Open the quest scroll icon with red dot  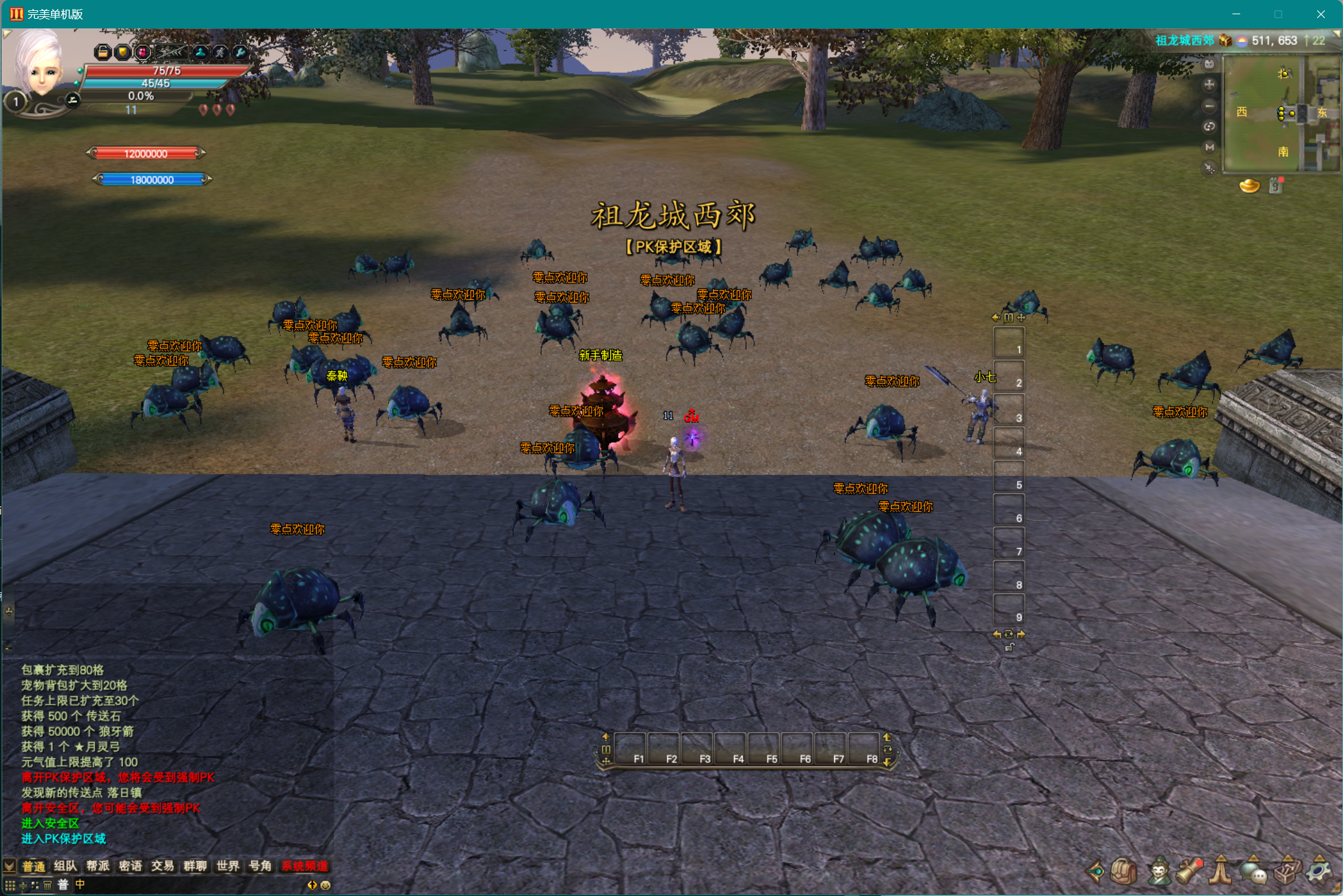click(1190, 871)
